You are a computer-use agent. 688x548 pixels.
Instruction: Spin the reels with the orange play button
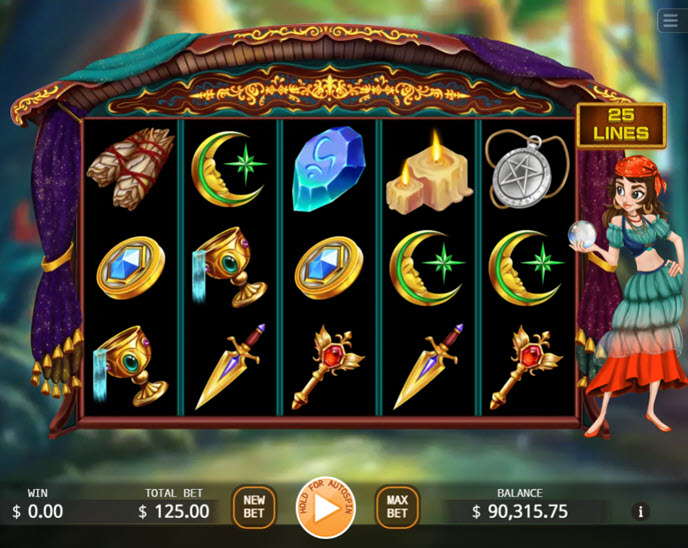coord(325,508)
